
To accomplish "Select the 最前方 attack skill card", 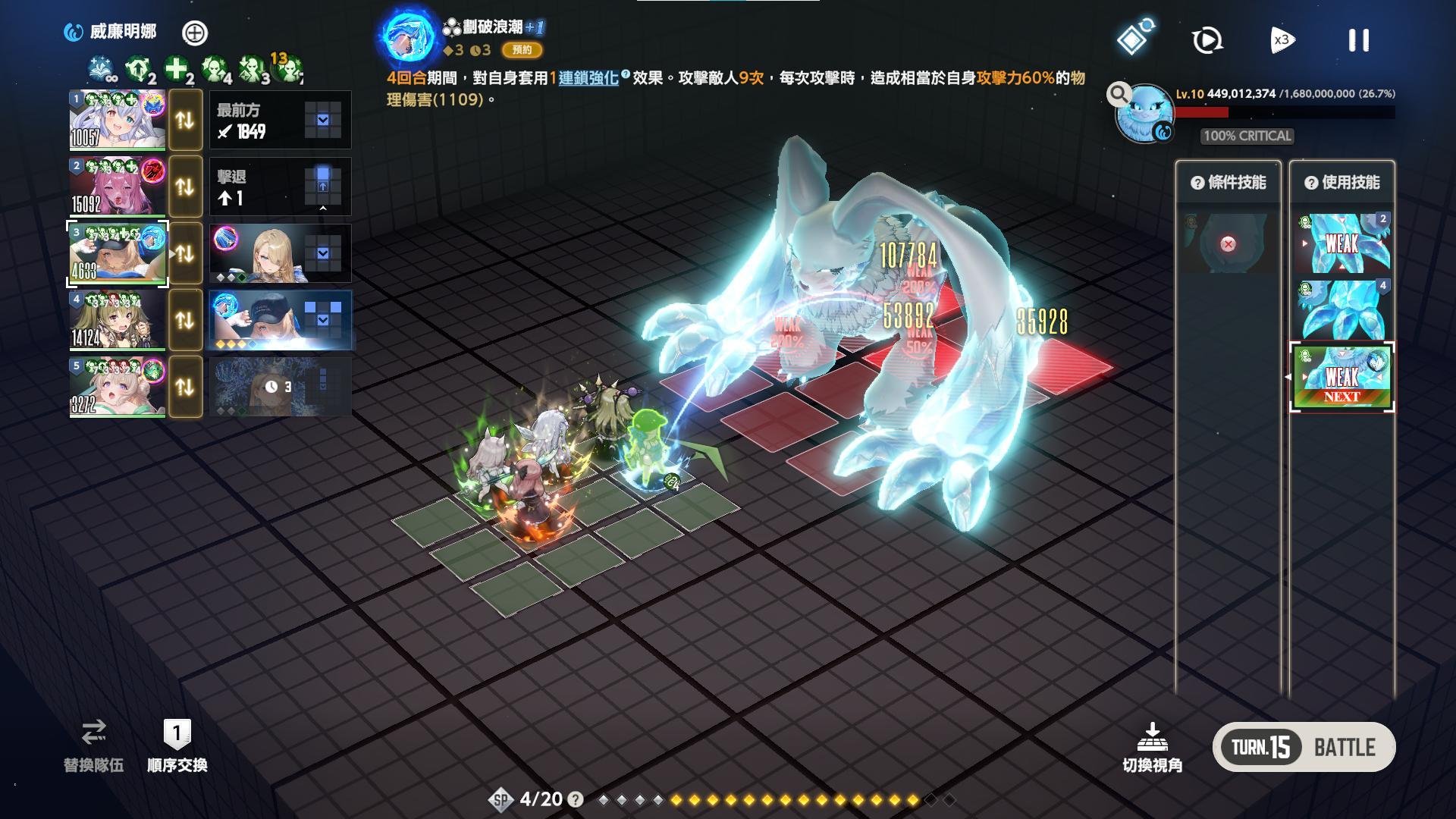I will pos(280,120).
